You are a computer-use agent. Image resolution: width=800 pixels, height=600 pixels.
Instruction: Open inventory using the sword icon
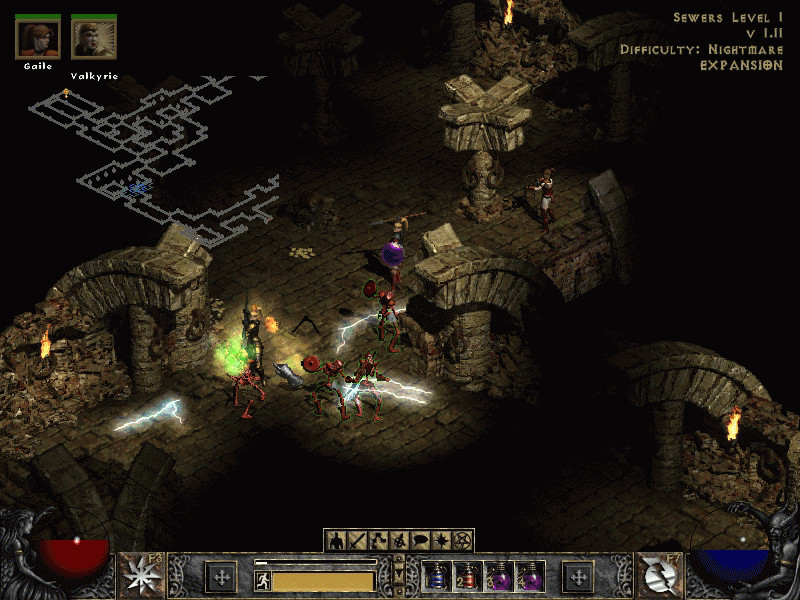coord(359,541)
